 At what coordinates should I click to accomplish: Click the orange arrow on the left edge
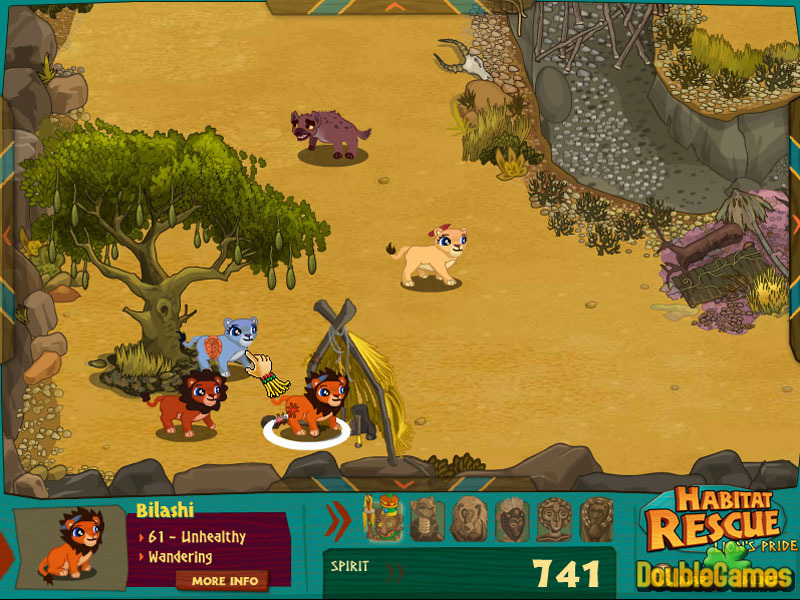pos(6,237)
